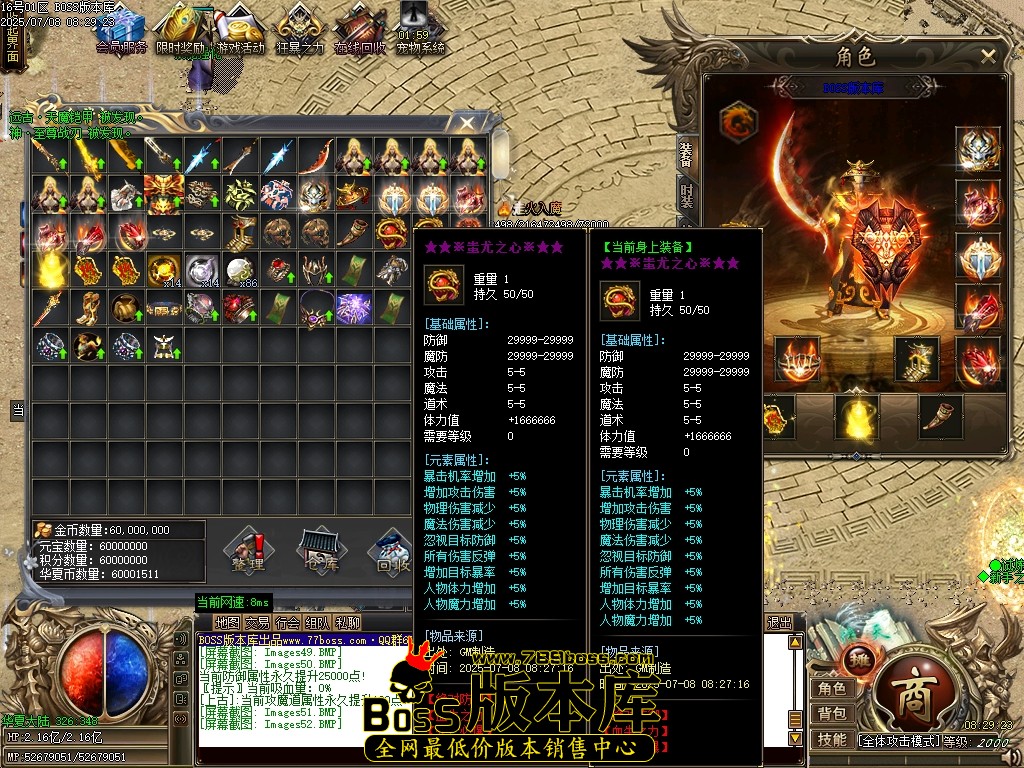Screen dimensions: 1024x768
Task: Activate the 狂暴之力 berserk power icon
Action: (x=300, y=30)
